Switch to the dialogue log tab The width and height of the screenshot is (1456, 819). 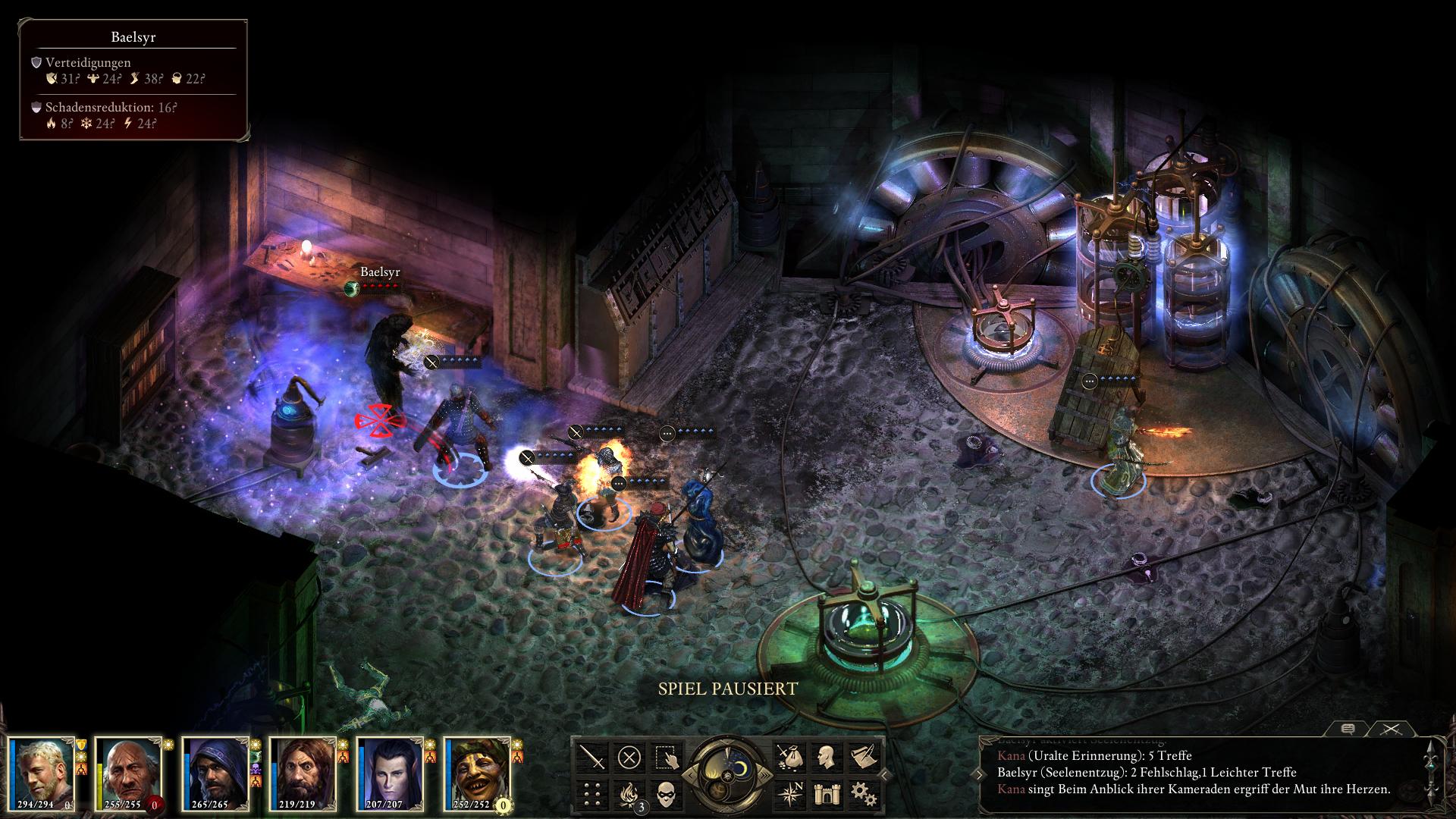click(x=1348, y=729)
